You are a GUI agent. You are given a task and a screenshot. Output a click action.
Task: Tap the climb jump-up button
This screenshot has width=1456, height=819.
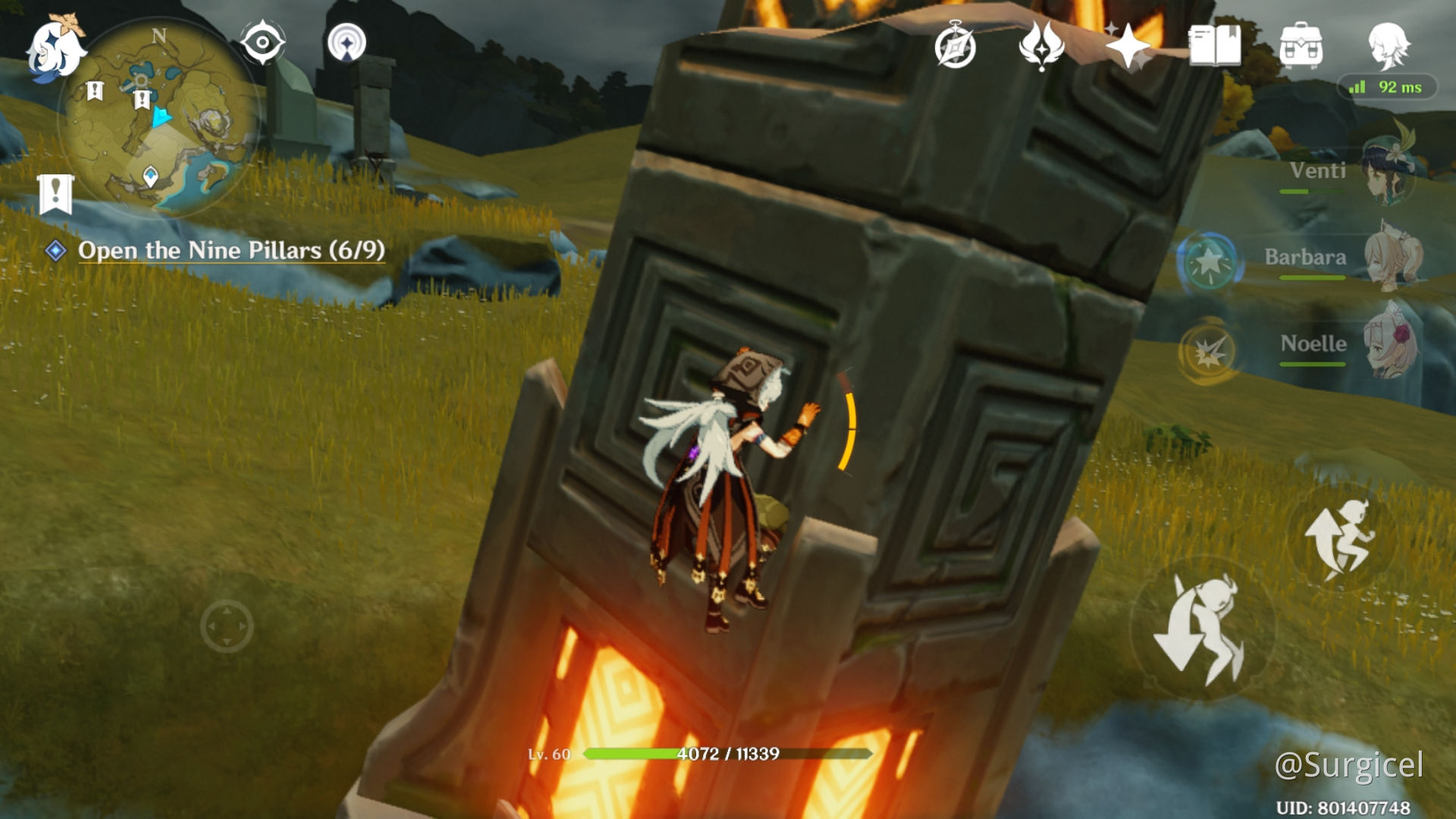click(1339, 539)
